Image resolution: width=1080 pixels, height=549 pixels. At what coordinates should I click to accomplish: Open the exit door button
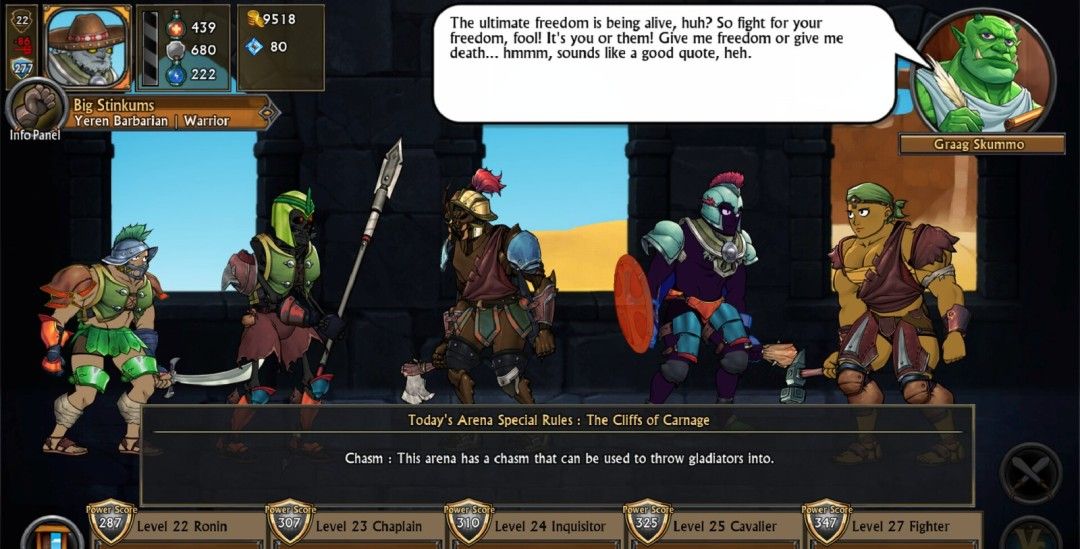[50, 535]
